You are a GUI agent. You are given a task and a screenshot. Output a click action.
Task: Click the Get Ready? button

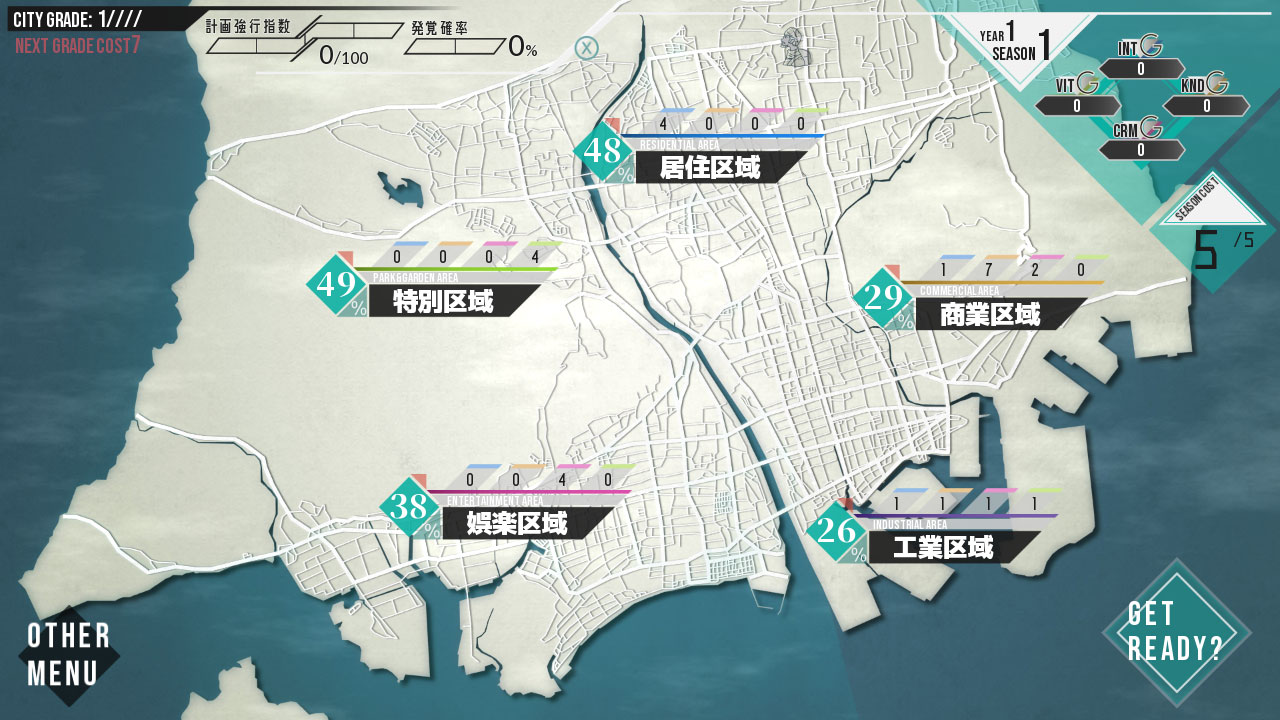click(1175, 632)
